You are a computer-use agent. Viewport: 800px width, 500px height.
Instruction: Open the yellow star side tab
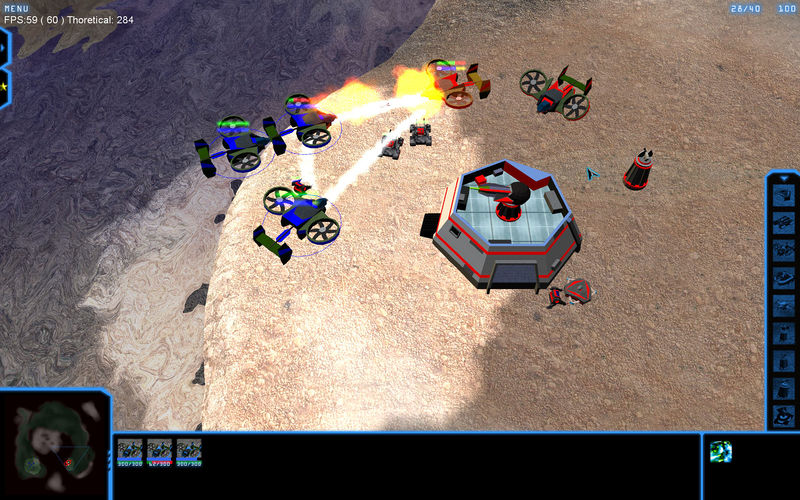click(4, 86)
